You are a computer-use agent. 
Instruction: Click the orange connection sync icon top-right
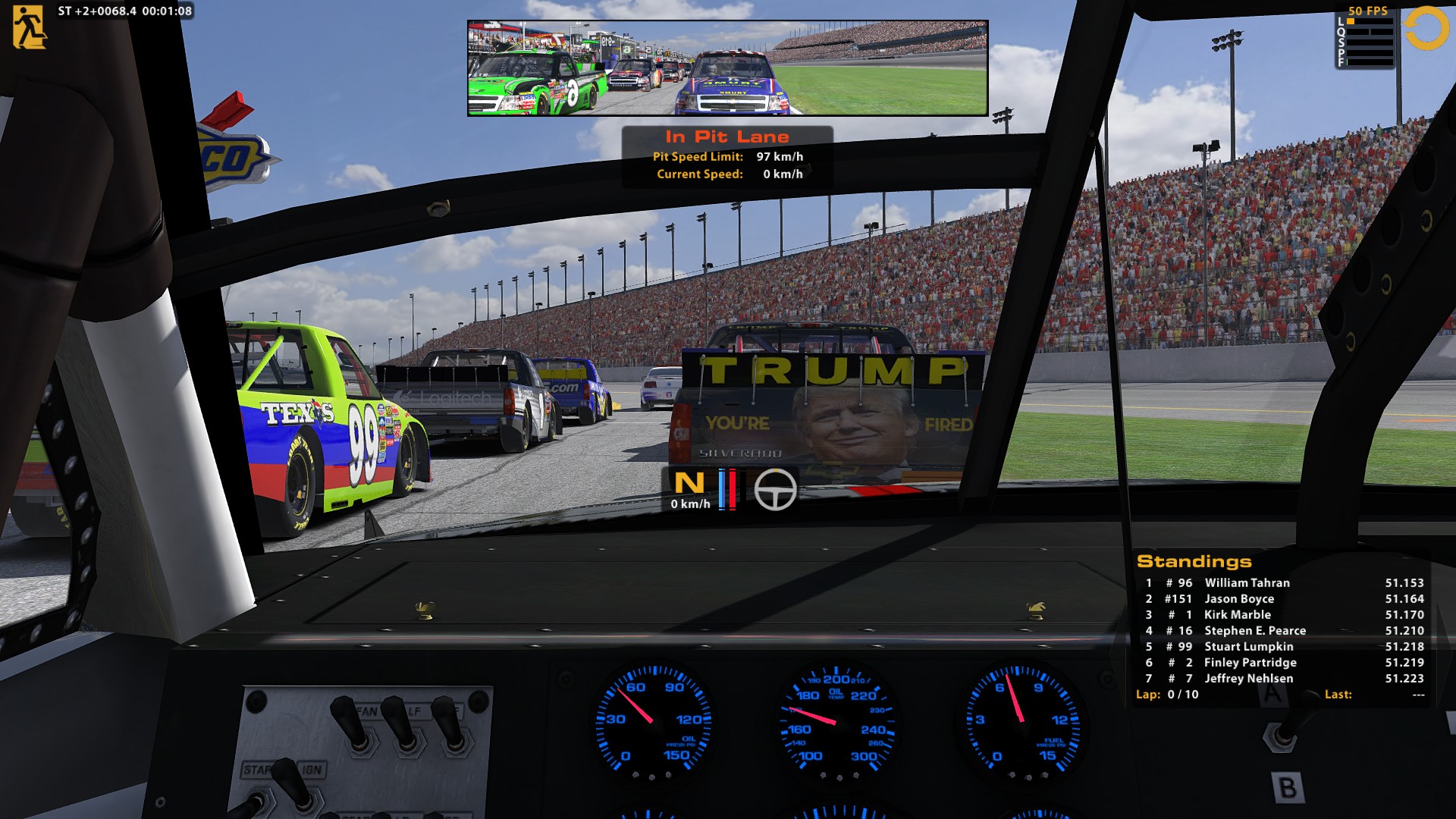1428,29
